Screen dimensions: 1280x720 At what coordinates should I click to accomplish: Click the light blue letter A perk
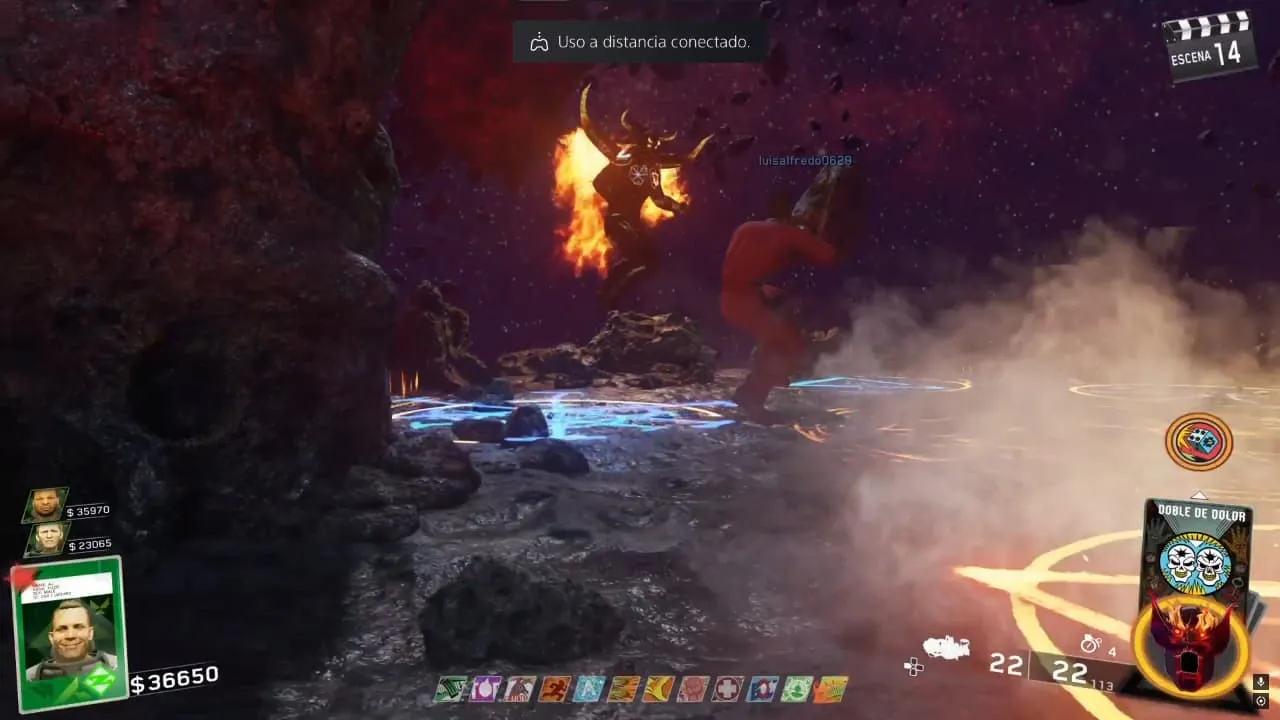click(x=589, y=689)
